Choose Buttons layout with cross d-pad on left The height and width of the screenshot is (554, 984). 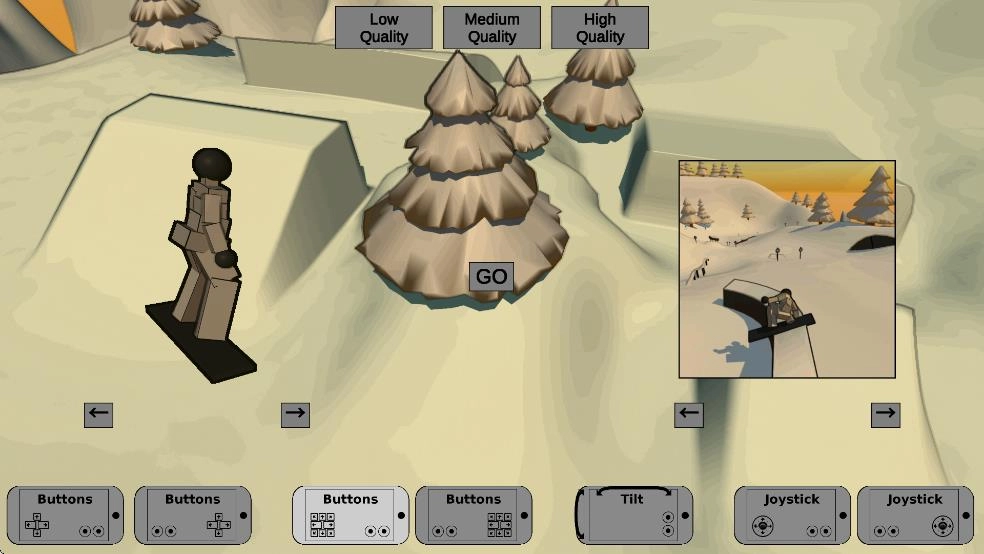(65, 515)
